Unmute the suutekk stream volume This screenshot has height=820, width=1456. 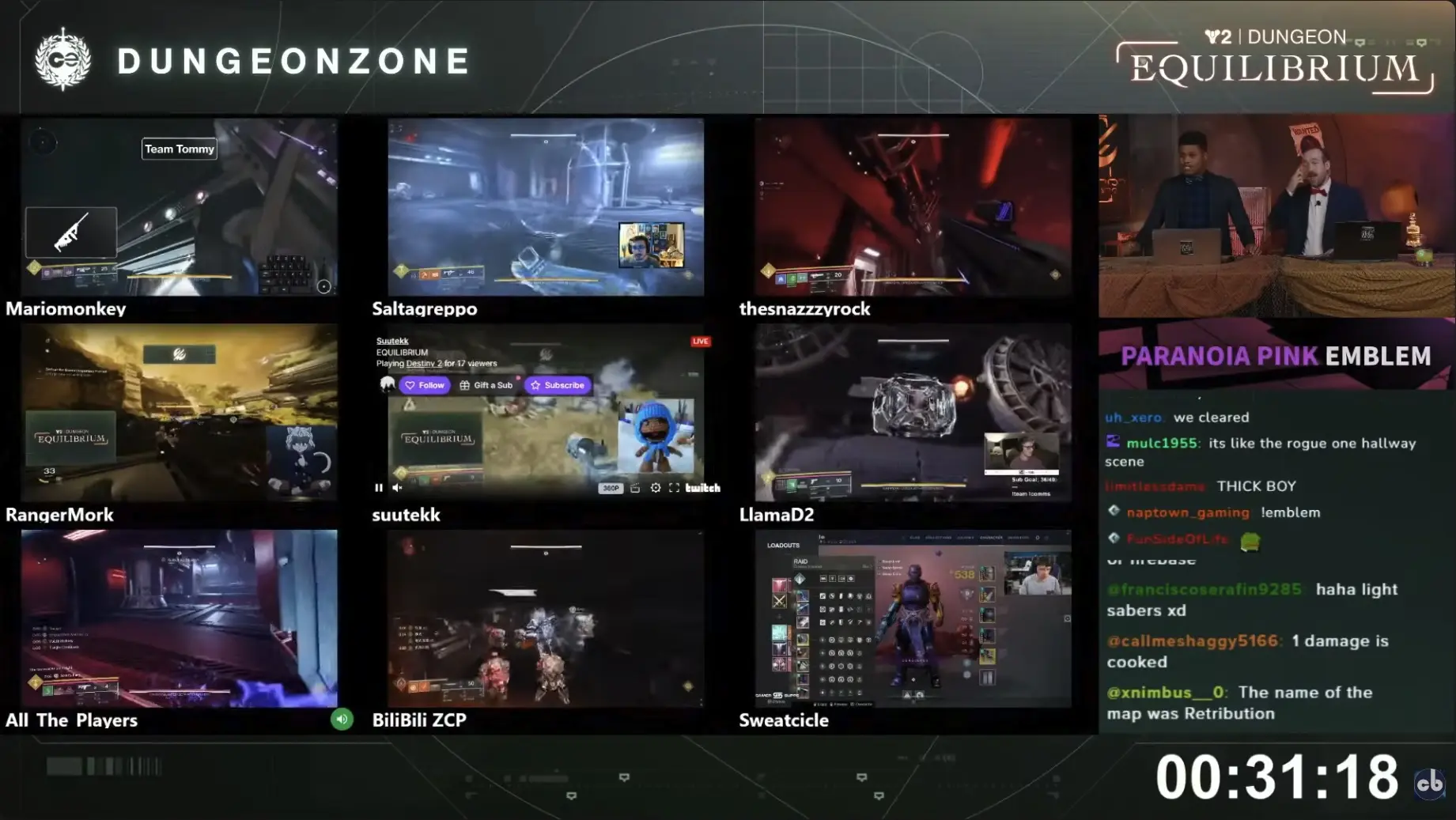[398, 488]
